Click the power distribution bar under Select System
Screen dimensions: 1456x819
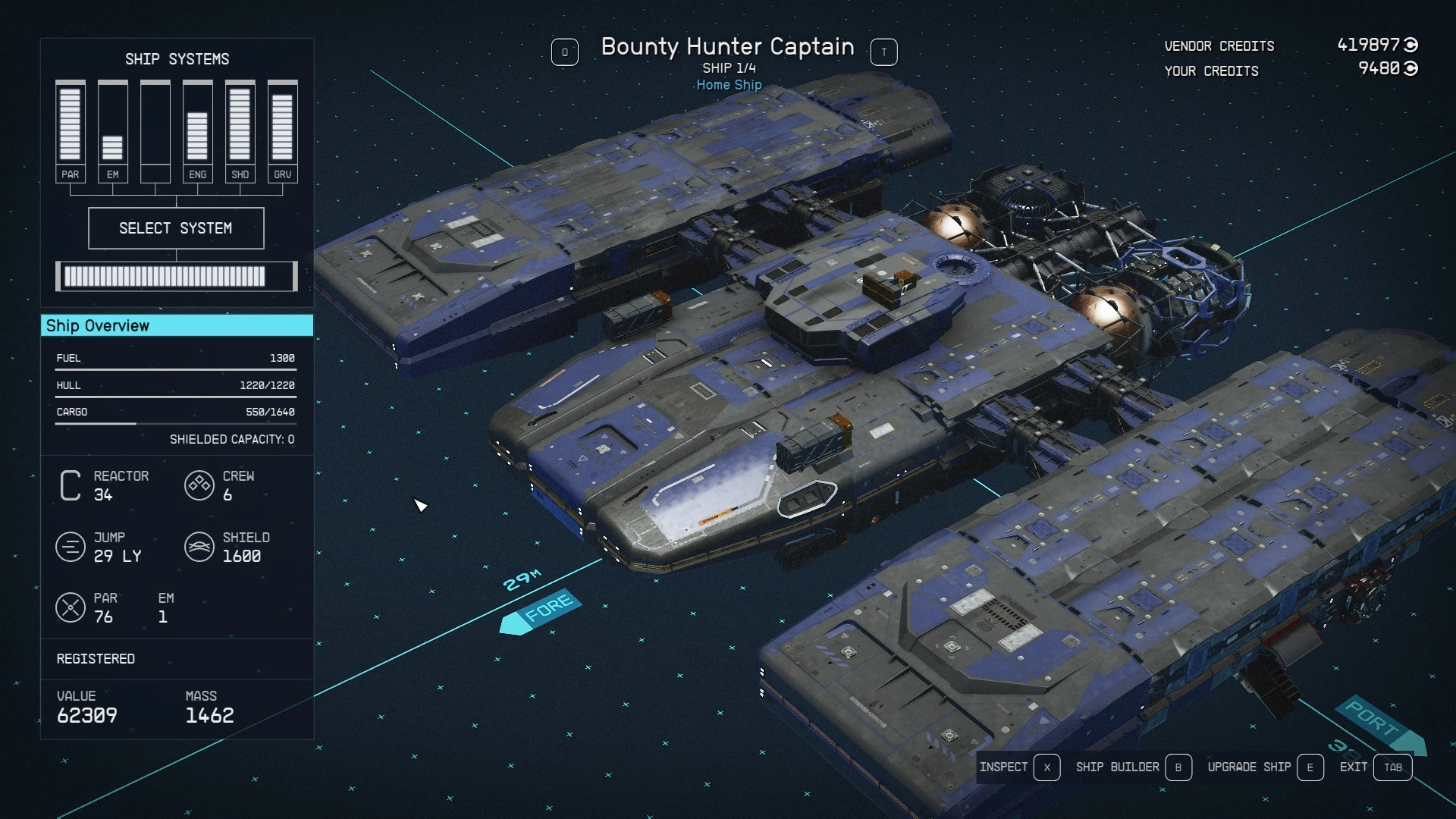(x=176, y=276)
